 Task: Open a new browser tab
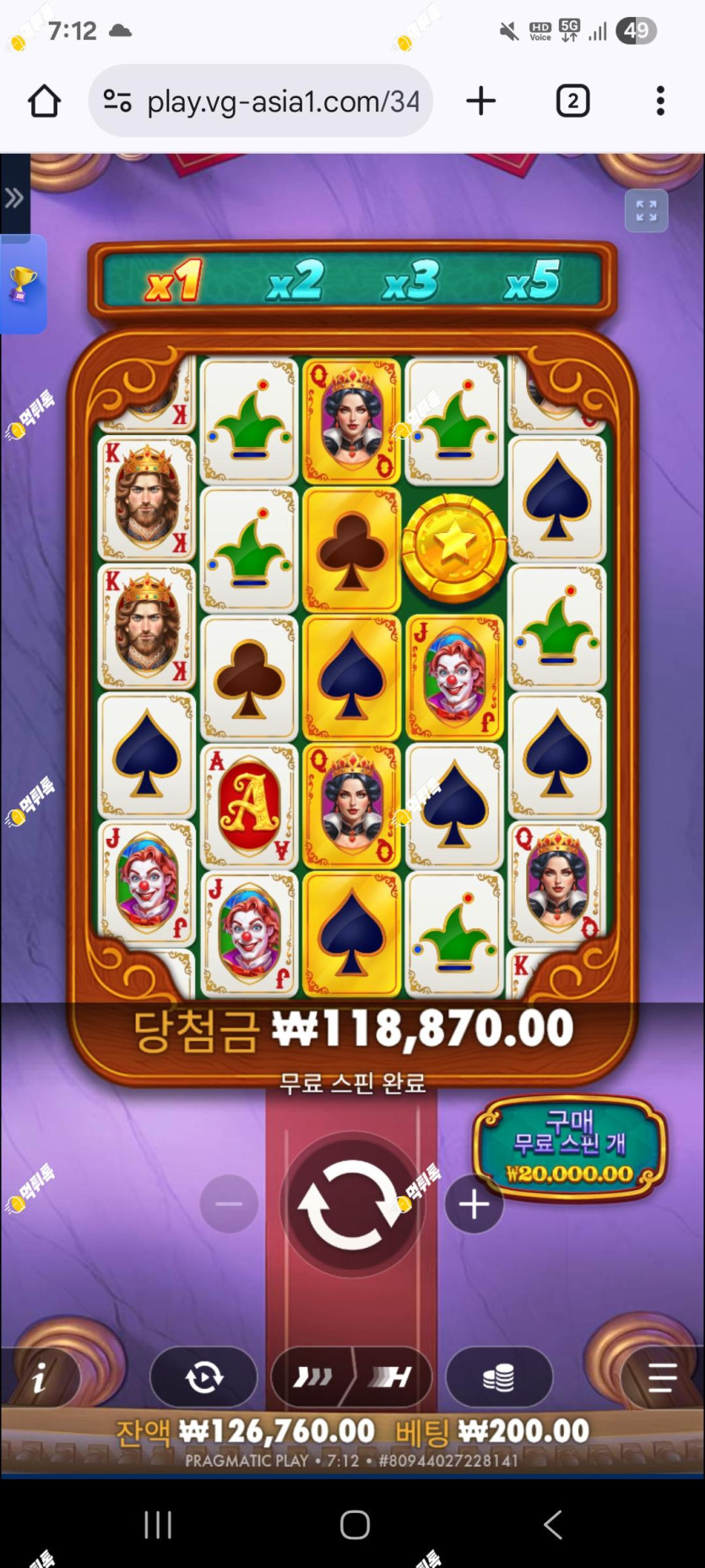point(480,101)
